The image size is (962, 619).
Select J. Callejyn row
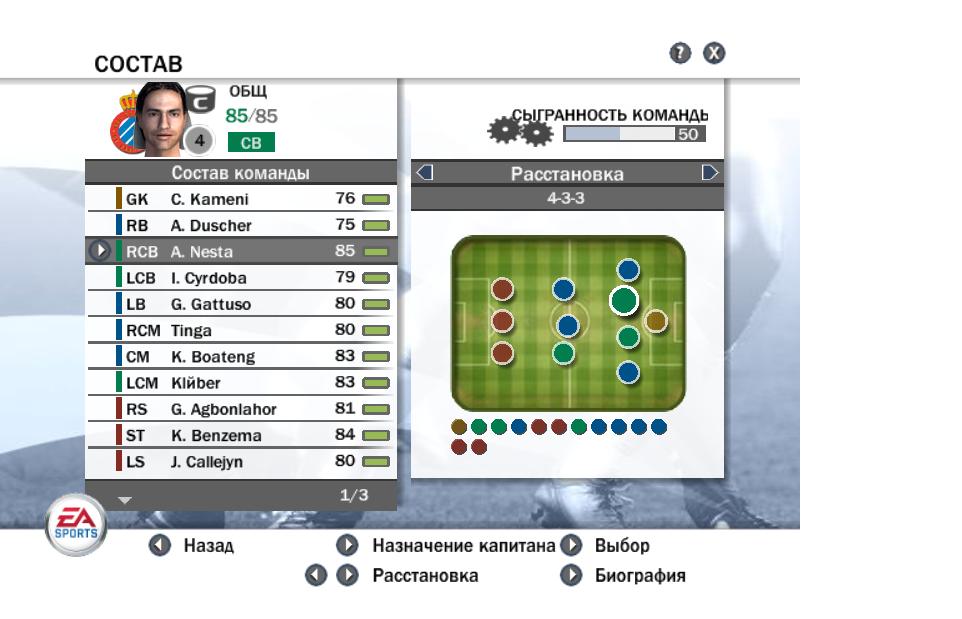(x=240, y=461)
